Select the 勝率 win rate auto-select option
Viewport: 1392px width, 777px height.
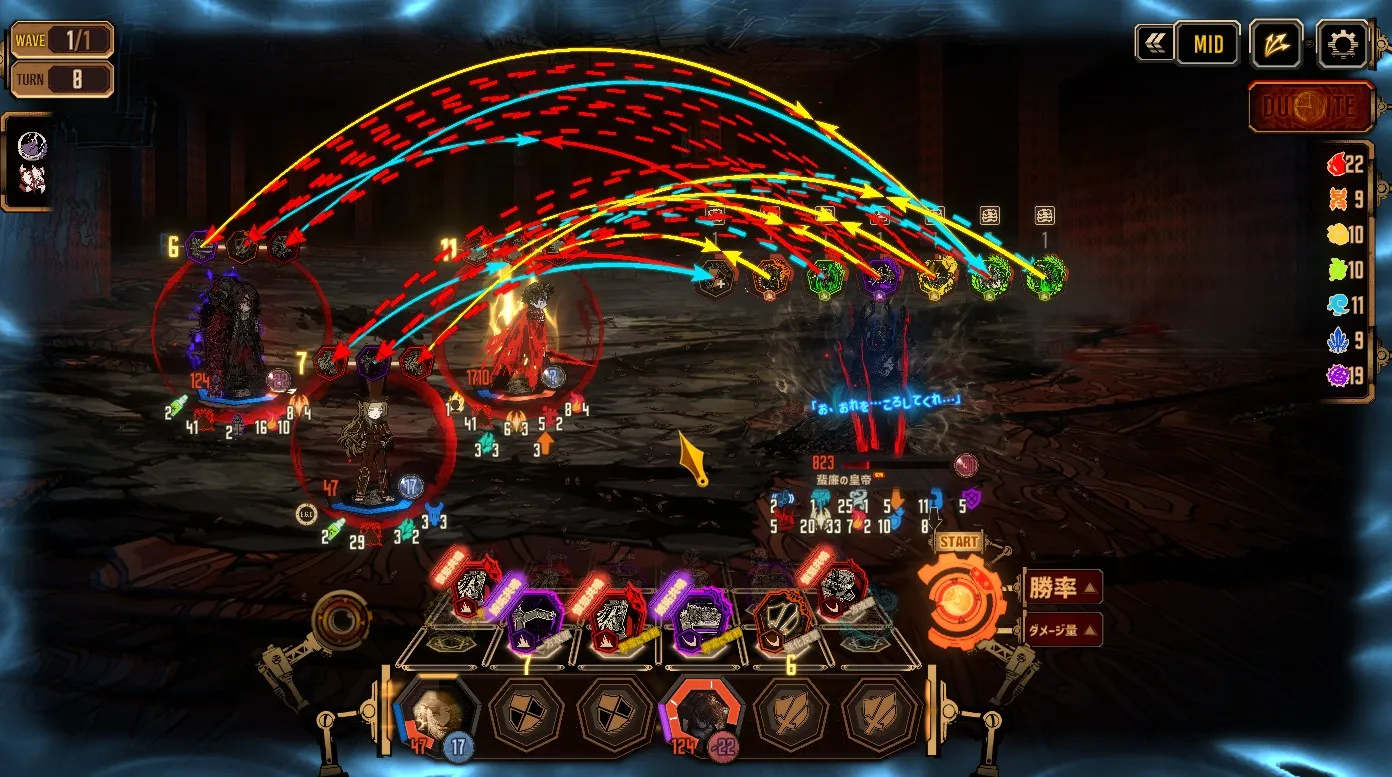point(1063,587)
